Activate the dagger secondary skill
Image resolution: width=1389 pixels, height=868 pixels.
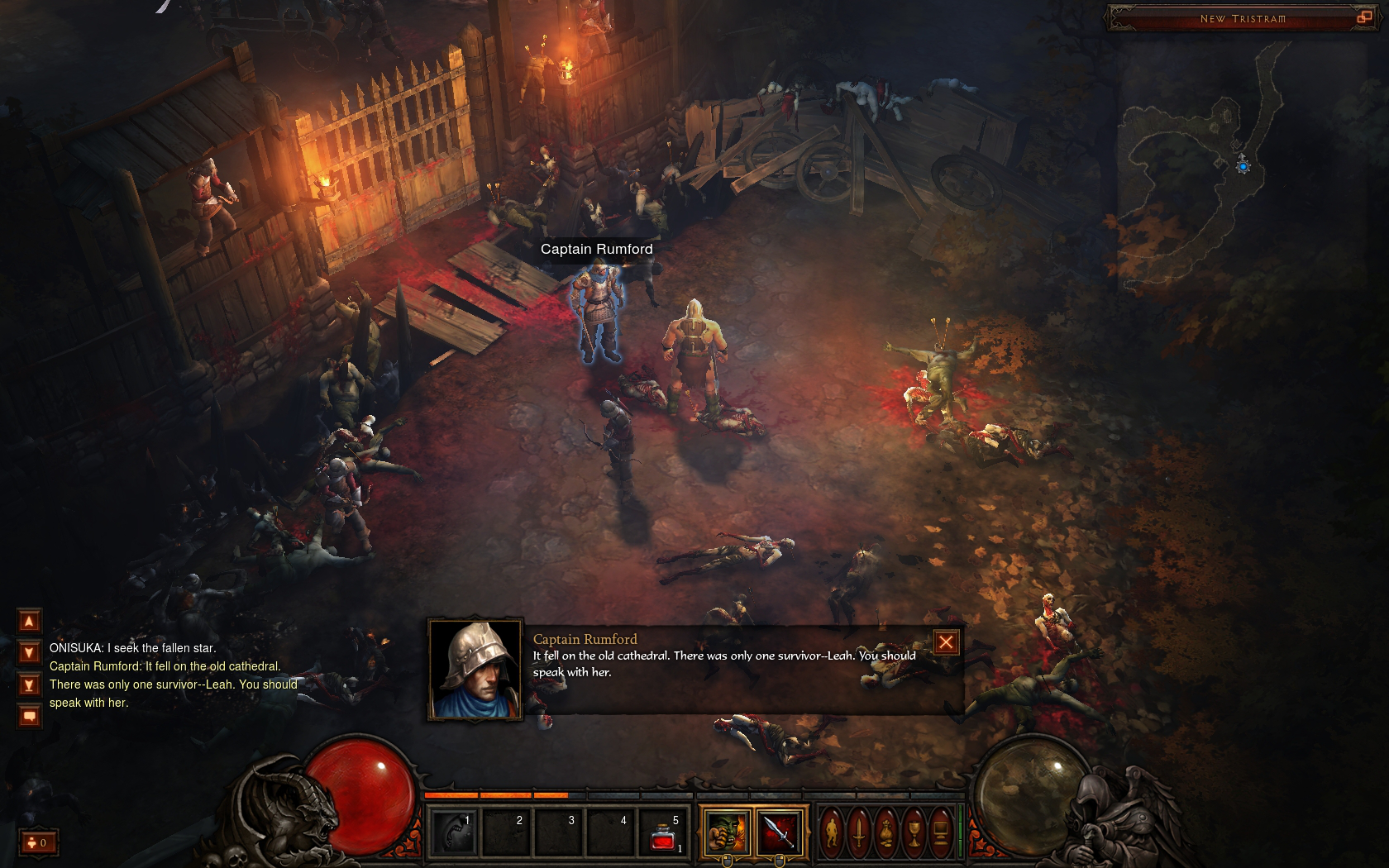[779, 832]
